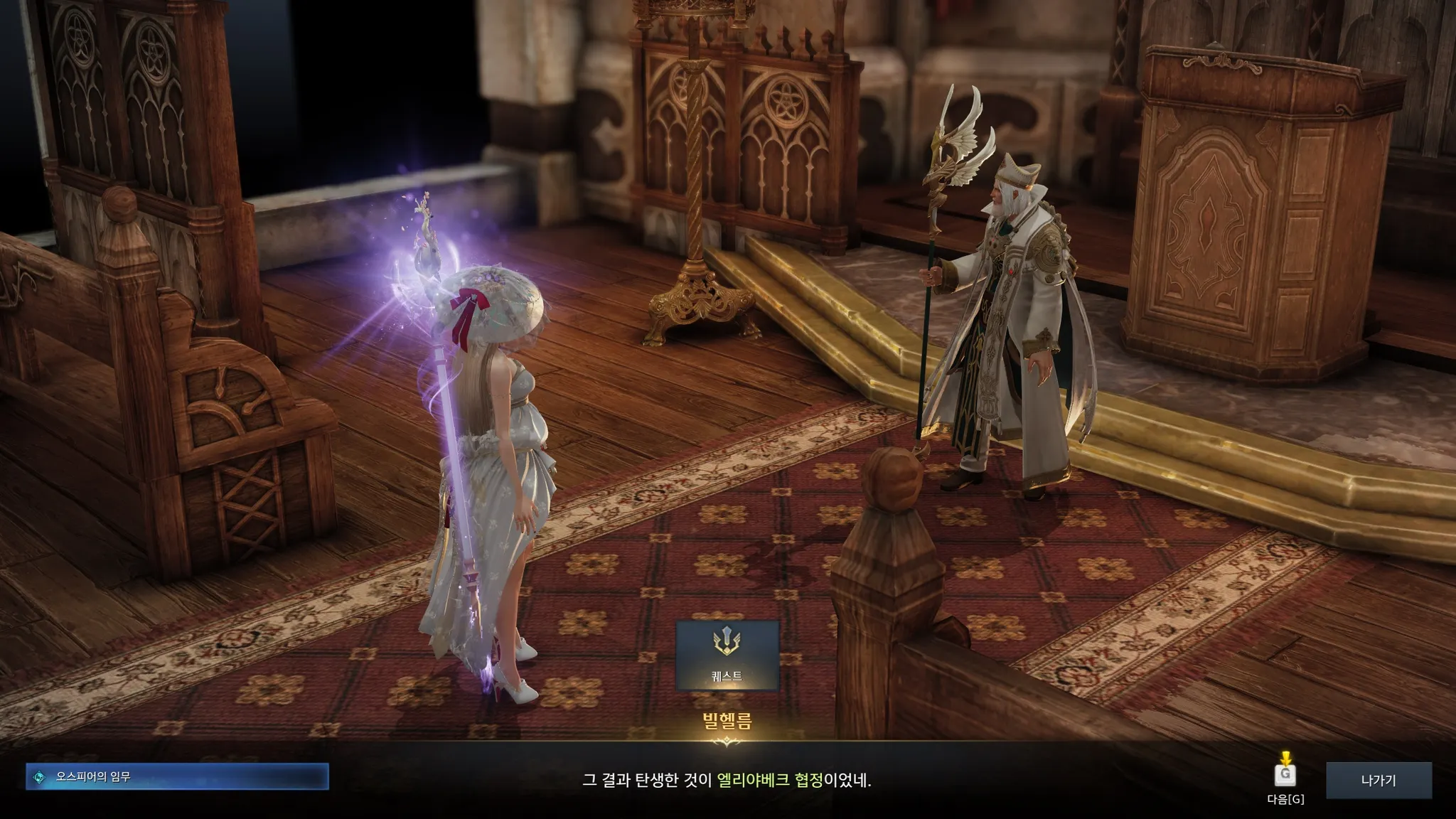The height and width of the screenshot is (819, 1456).
Task: Advance dialogue with the 다음 button
Action: pos(1285,776)
